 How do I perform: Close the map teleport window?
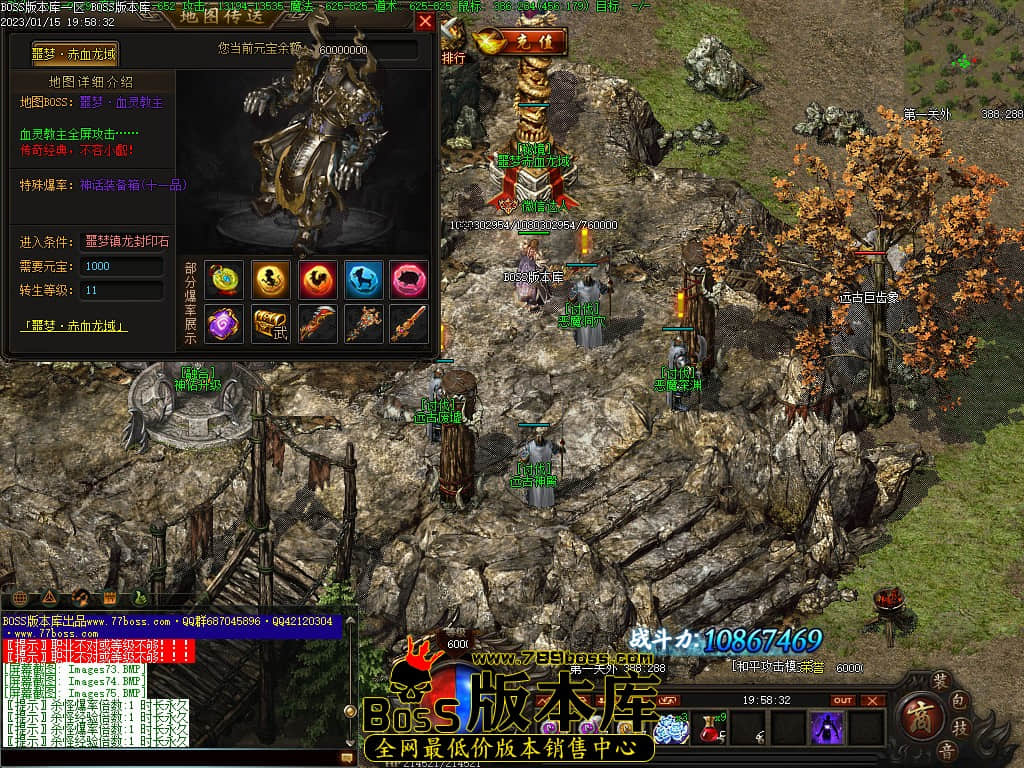coord(426,22)
